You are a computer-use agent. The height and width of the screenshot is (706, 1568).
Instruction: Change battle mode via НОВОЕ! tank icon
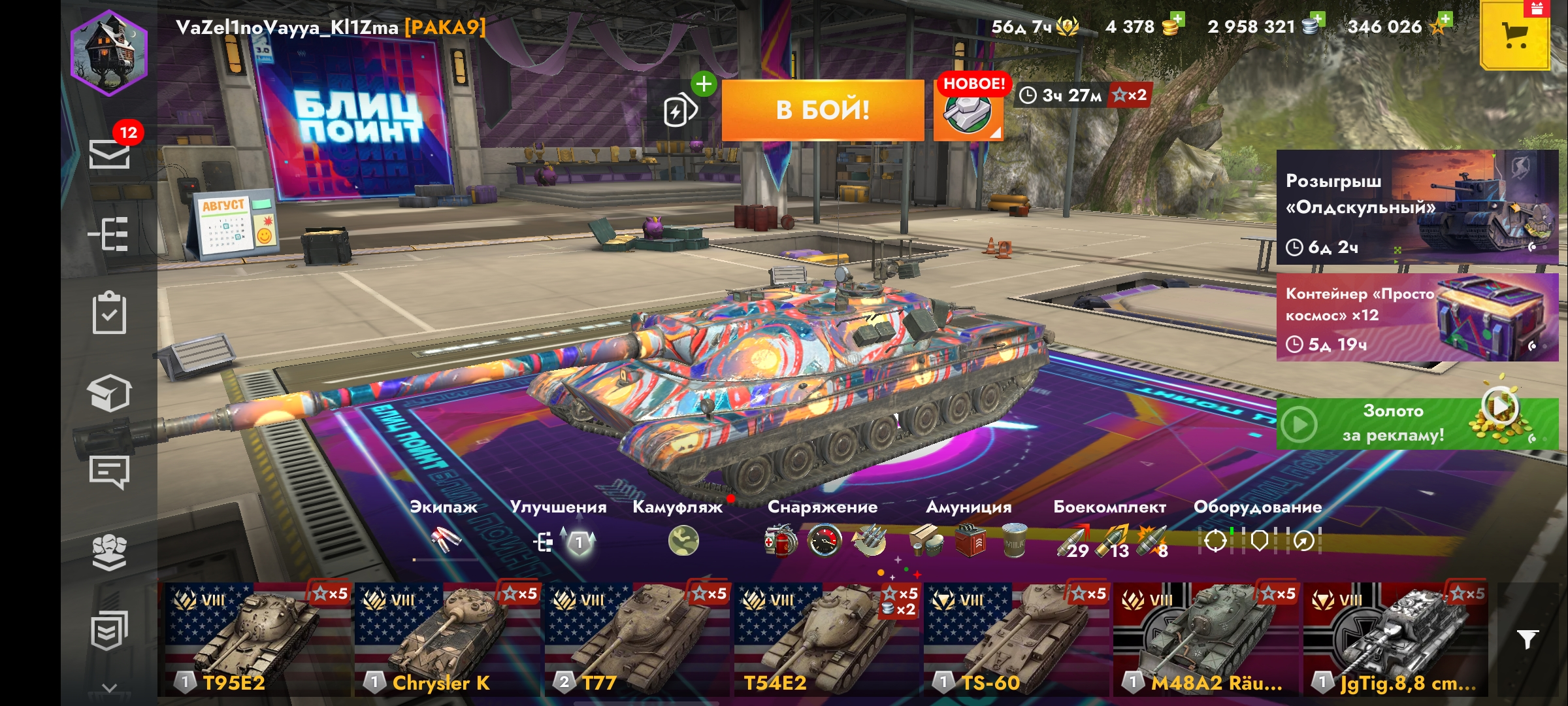click(968, 110)
